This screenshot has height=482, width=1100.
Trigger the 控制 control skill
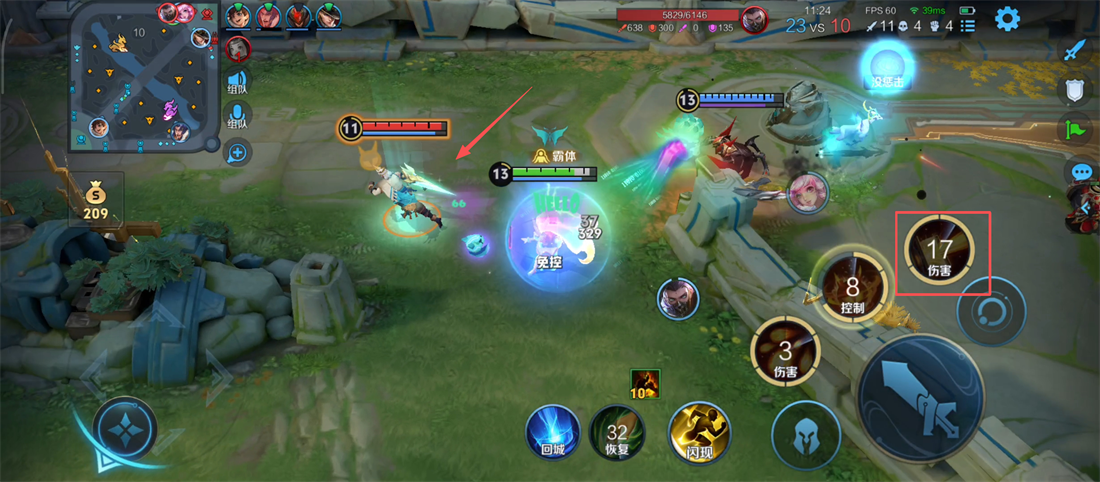[852, 284]
